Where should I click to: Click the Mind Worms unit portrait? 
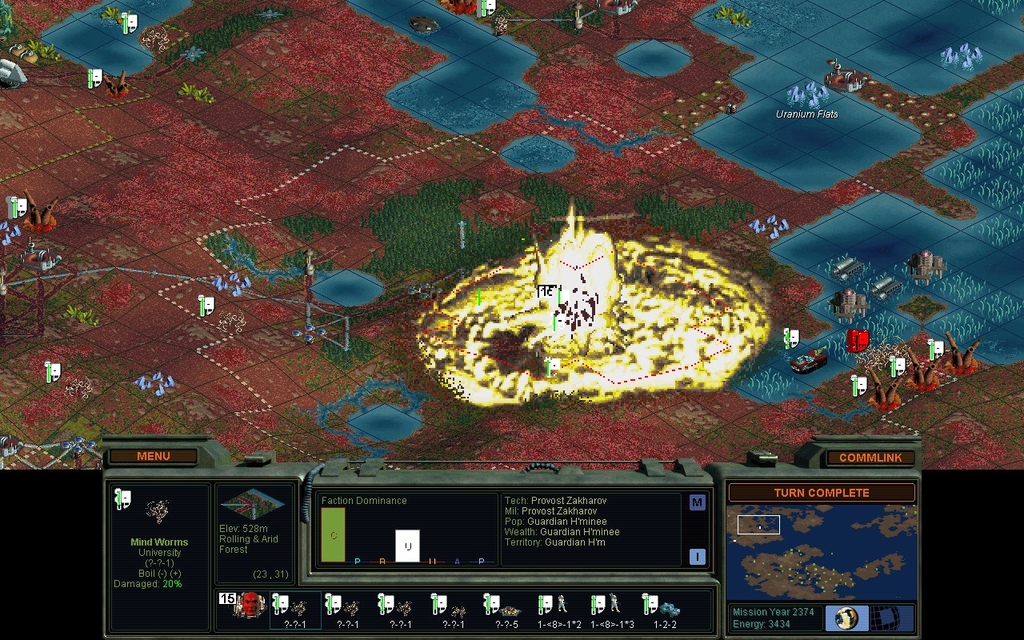tap(158, 513)
